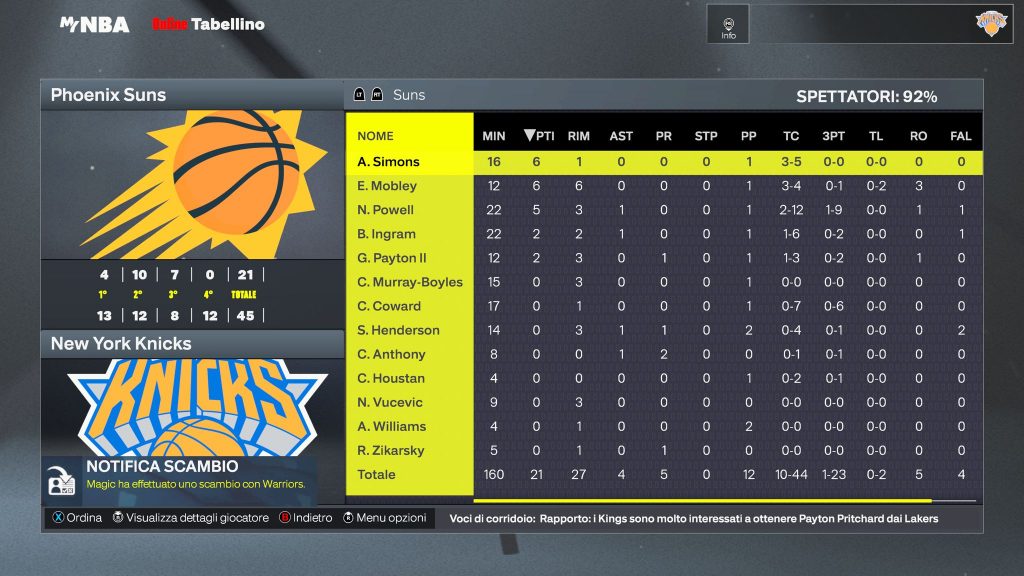Select S. Henderson's stat line
Screen dimensions: 1024x576
[x=398, y=330]
